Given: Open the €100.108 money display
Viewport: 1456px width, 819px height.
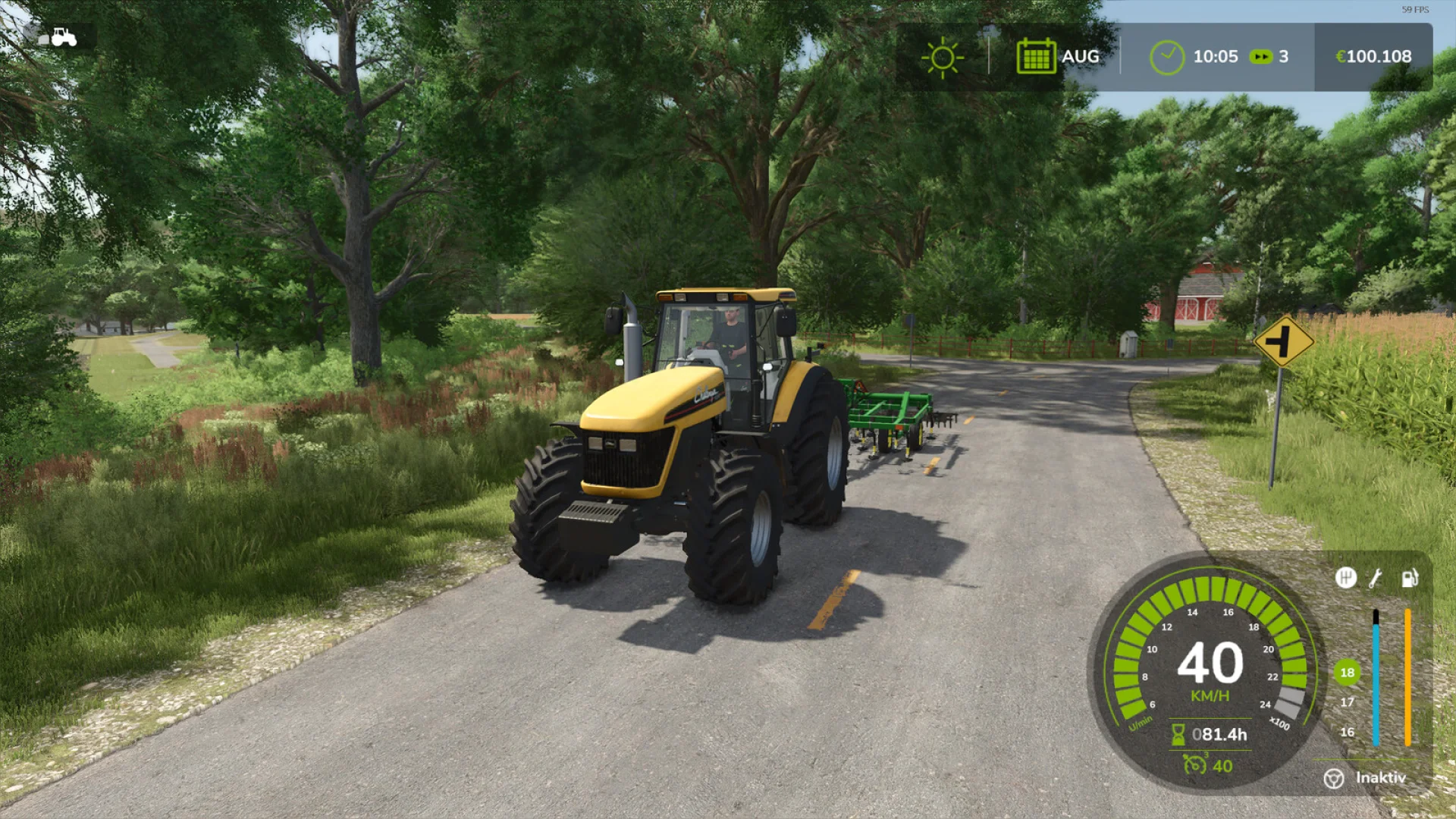Looking at the screenshot, I should 1373,56.
